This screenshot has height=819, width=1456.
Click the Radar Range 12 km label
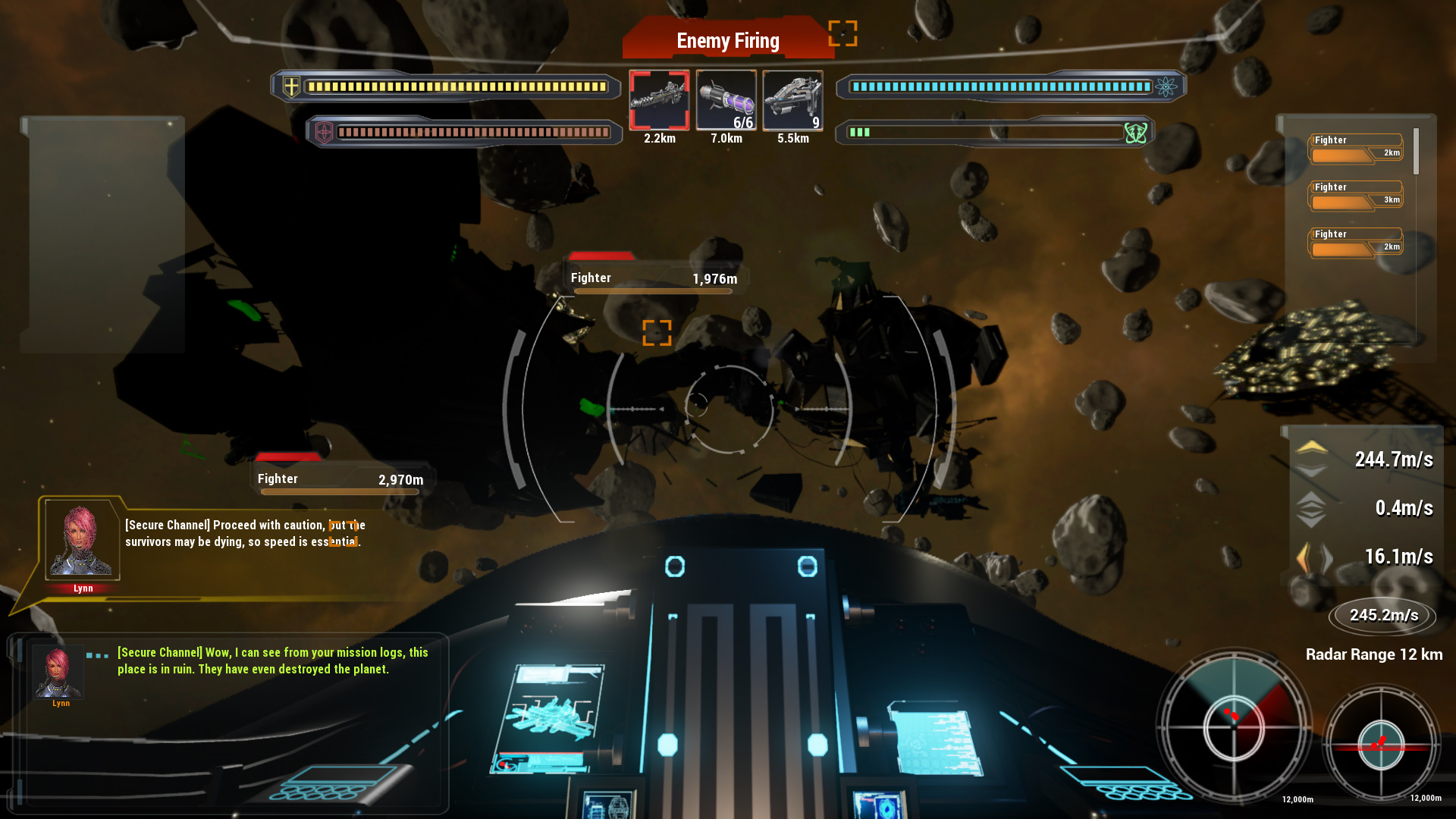(x=1374, y=654)
